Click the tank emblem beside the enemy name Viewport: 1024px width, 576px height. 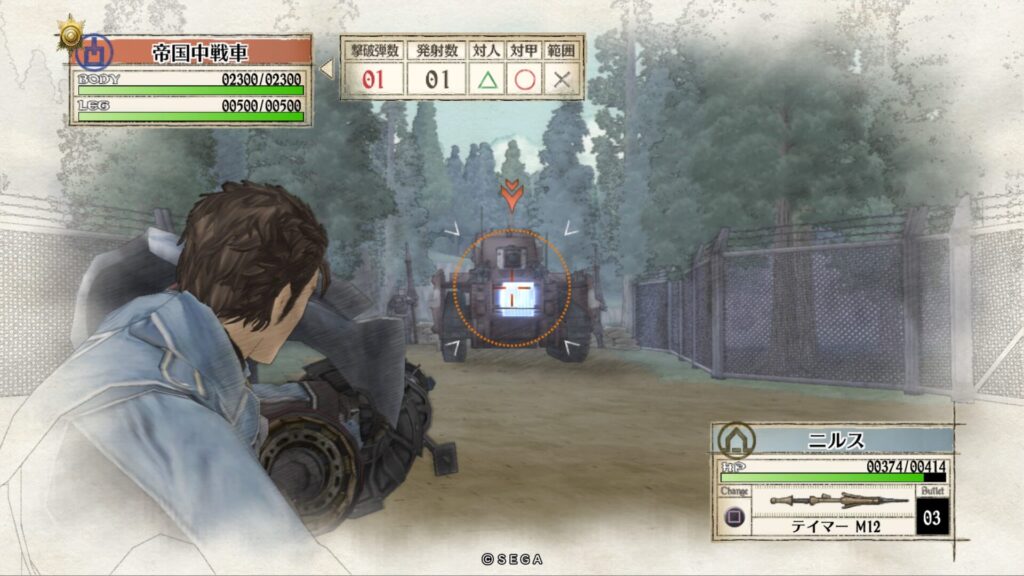94,52
